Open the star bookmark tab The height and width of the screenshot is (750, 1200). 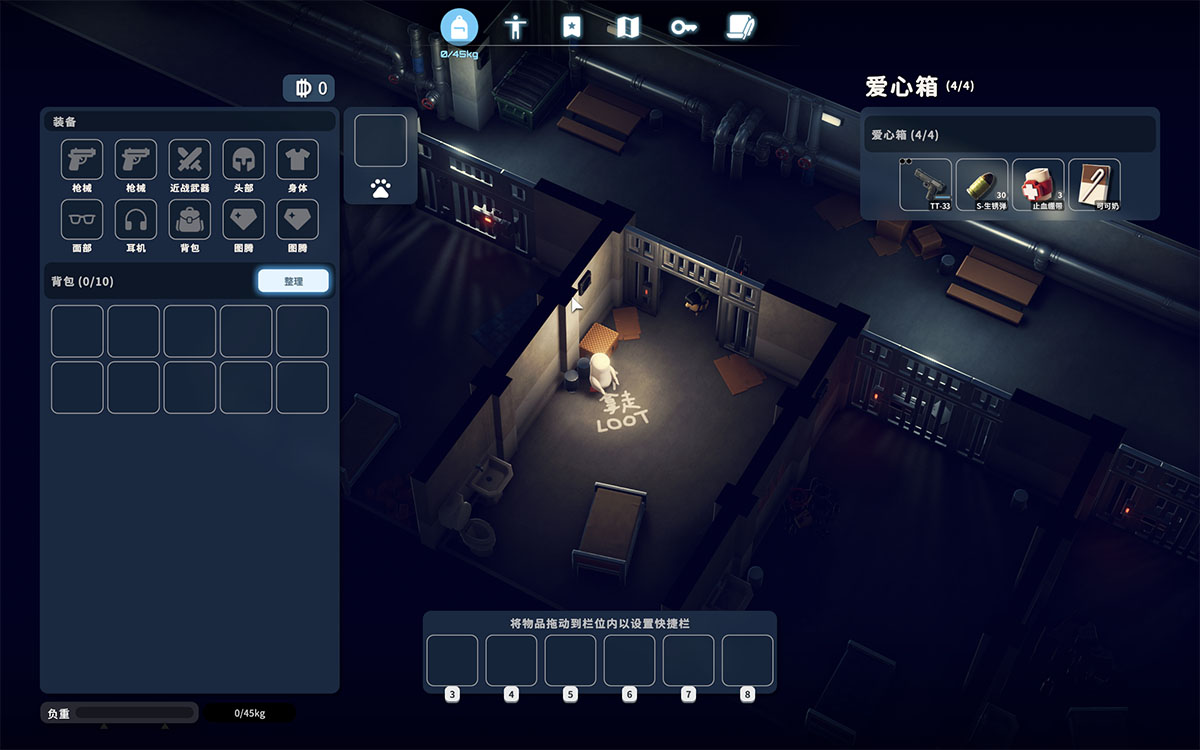571,27
